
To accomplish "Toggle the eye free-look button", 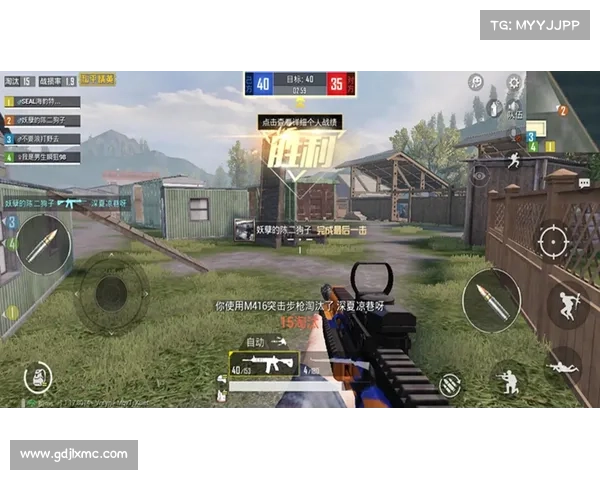I will (x=480, y=173).
